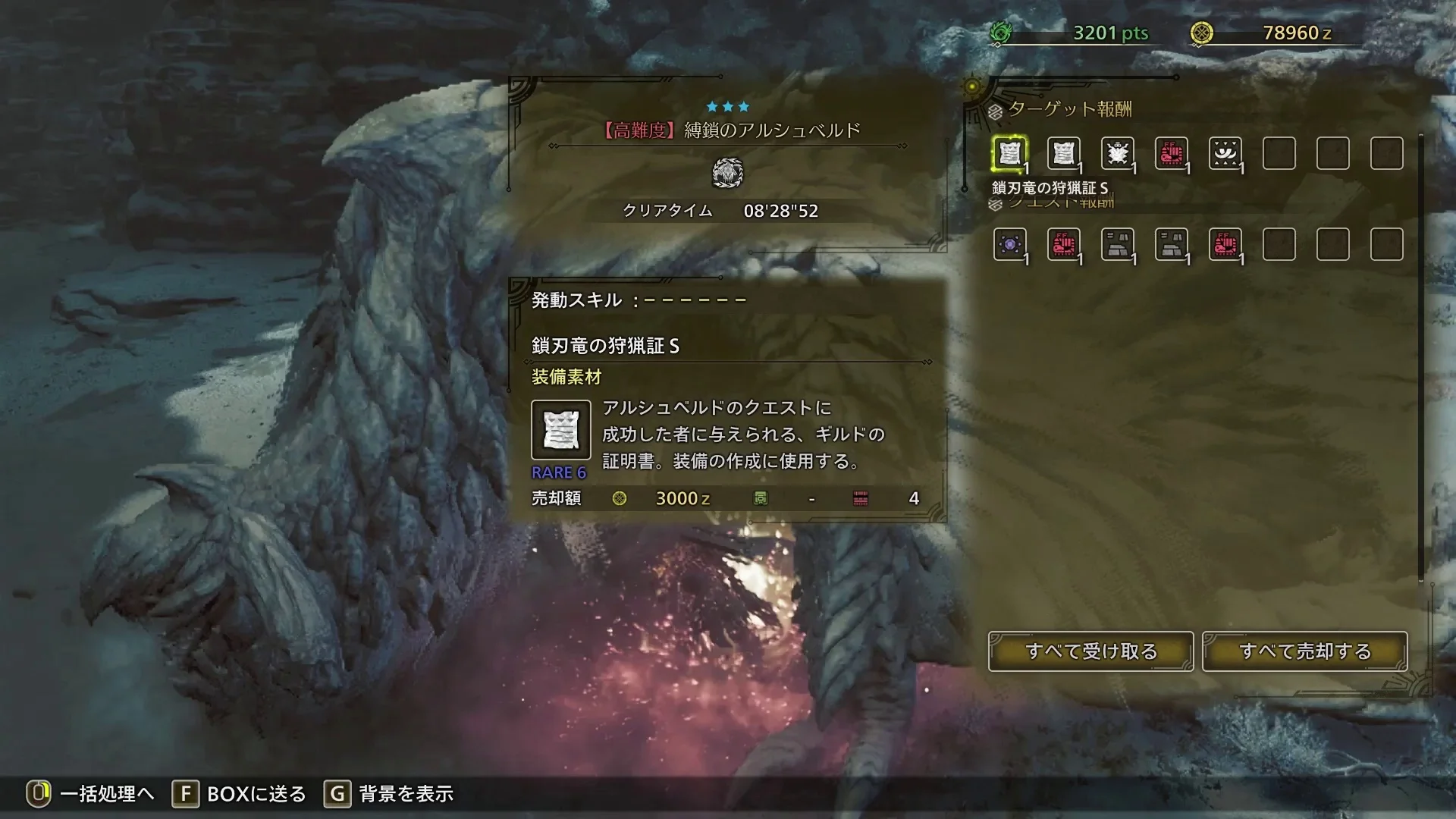Click the Arkveld monster crest below the quest title
The image size is (1456, 819).
[x=728, y=173]
